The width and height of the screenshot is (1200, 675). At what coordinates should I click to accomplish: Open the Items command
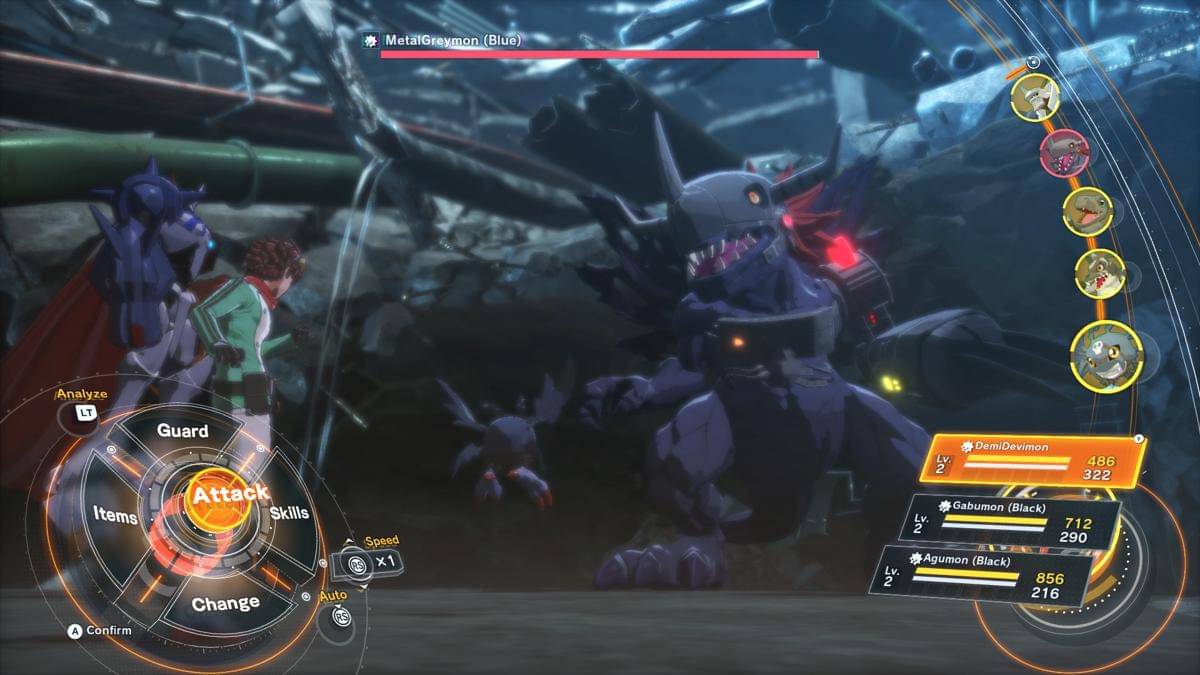pyautogui.click(x=115, y=515)
